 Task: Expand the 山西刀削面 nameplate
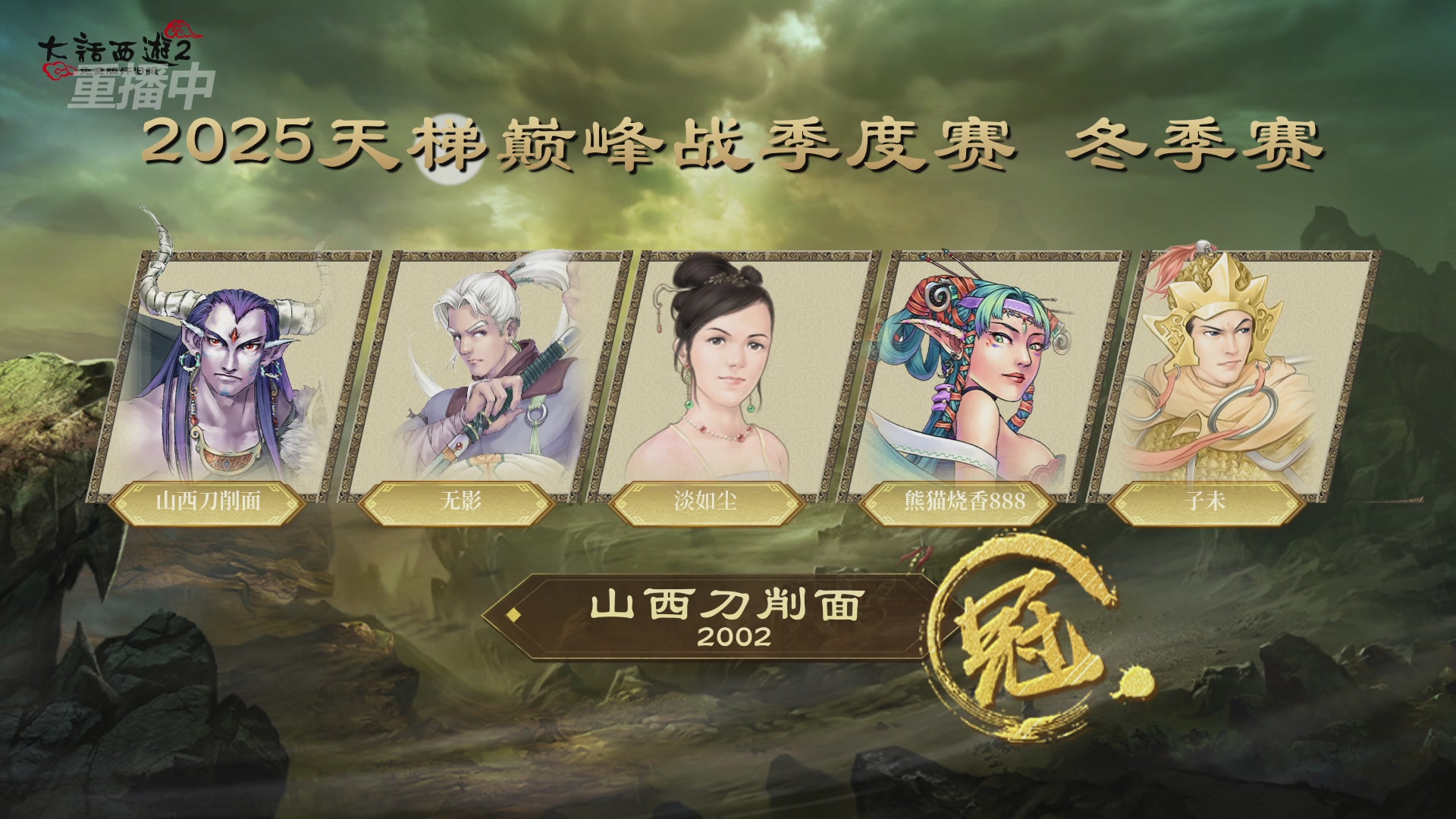click(215, 501)
